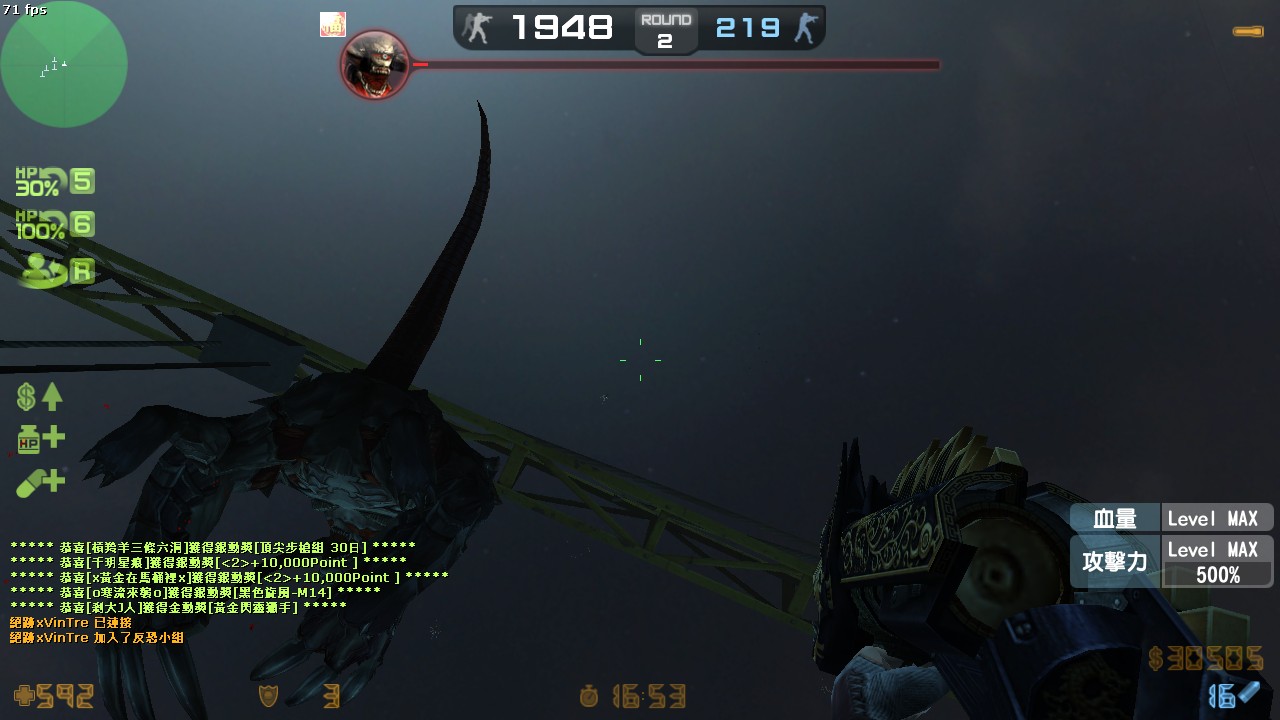Image resolution: width=1280 pixels, height=720 pixels.
Task: Select the 血量 Level MAX upgrade panel
Action: pos(1171,518)
